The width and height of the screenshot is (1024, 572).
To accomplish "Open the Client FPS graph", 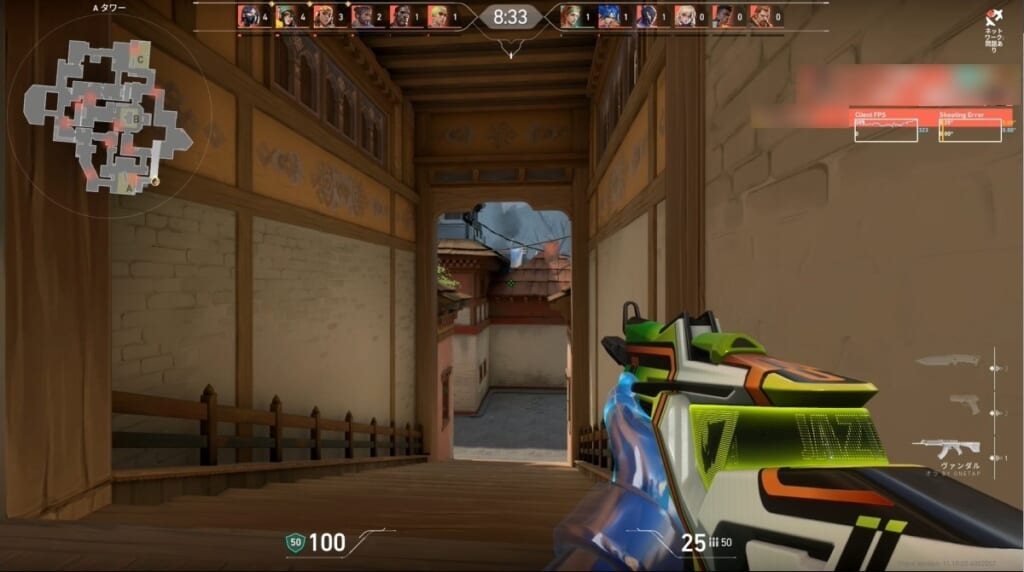I will 885,128.
